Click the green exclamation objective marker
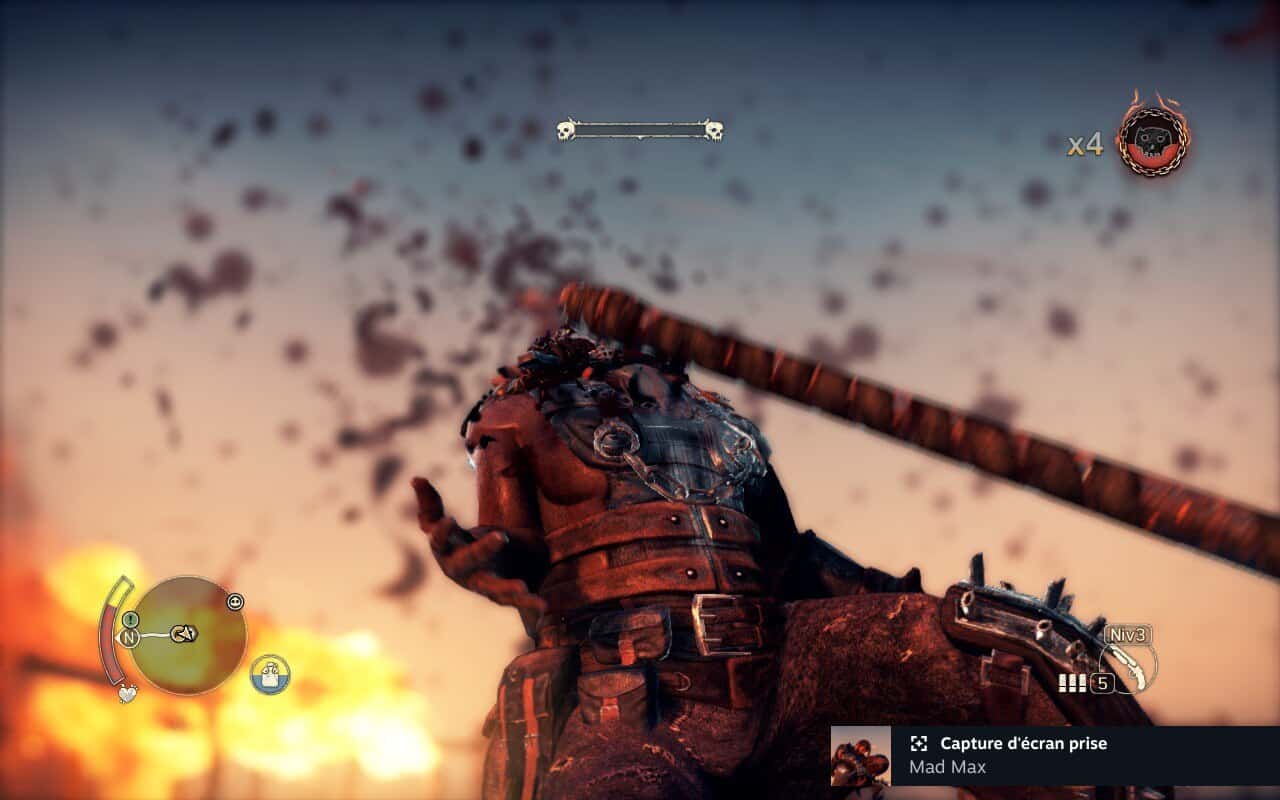This screenshot has height=800, width=1280. tap(130, 620)
